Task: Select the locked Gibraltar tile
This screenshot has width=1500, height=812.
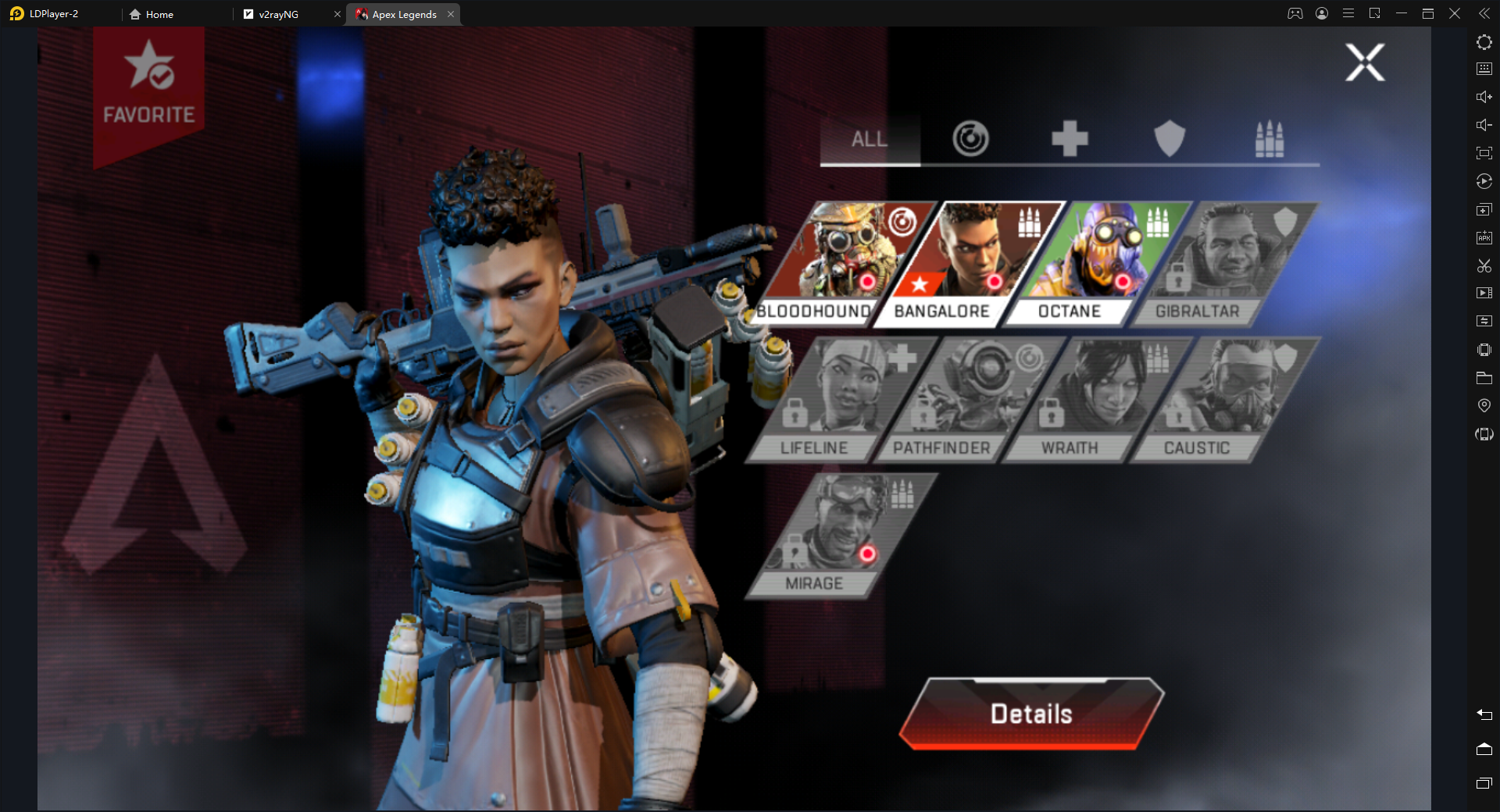Action: pos(1227,262)
